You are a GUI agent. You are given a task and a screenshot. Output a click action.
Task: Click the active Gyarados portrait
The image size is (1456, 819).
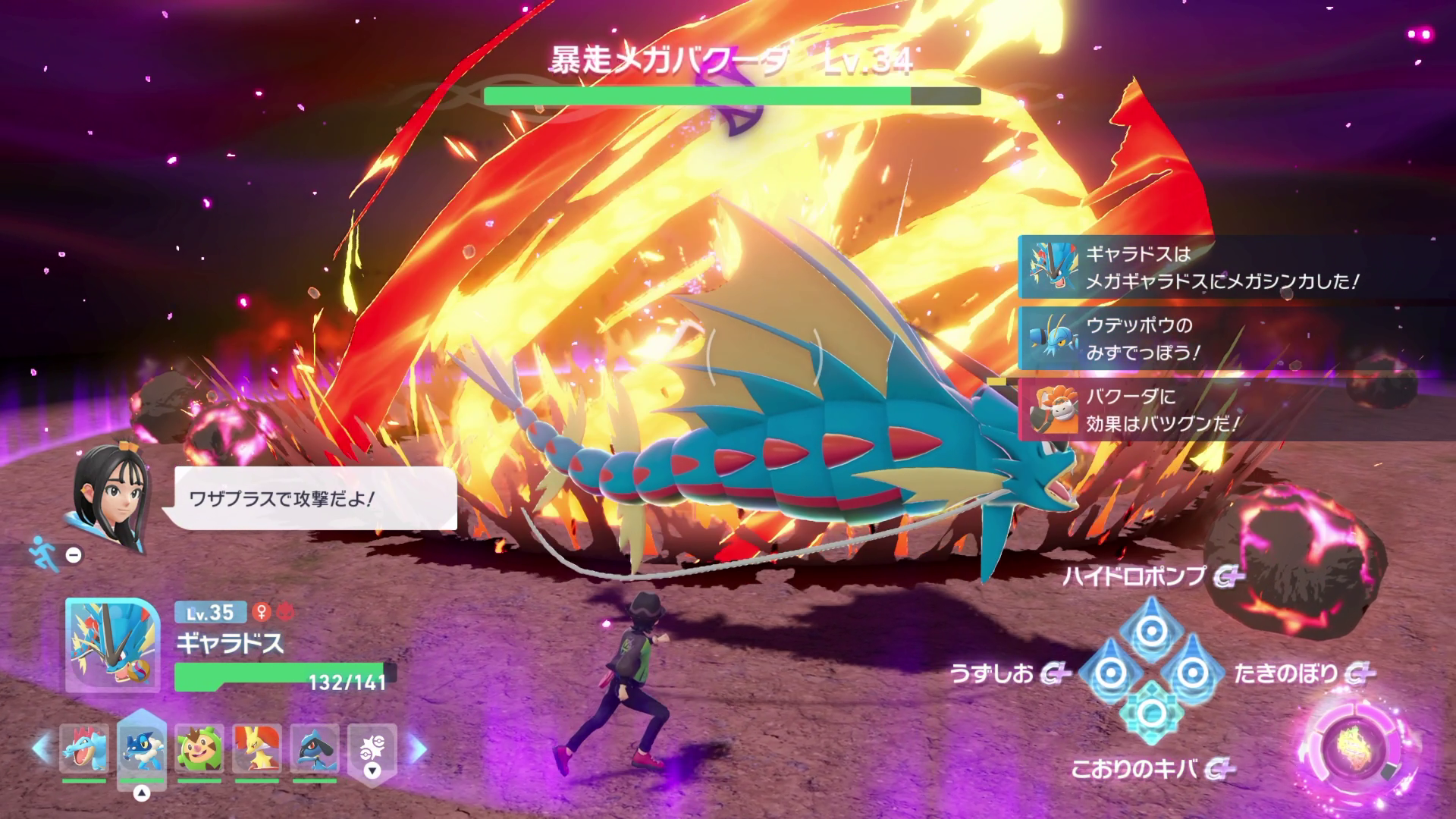point(112,645)
